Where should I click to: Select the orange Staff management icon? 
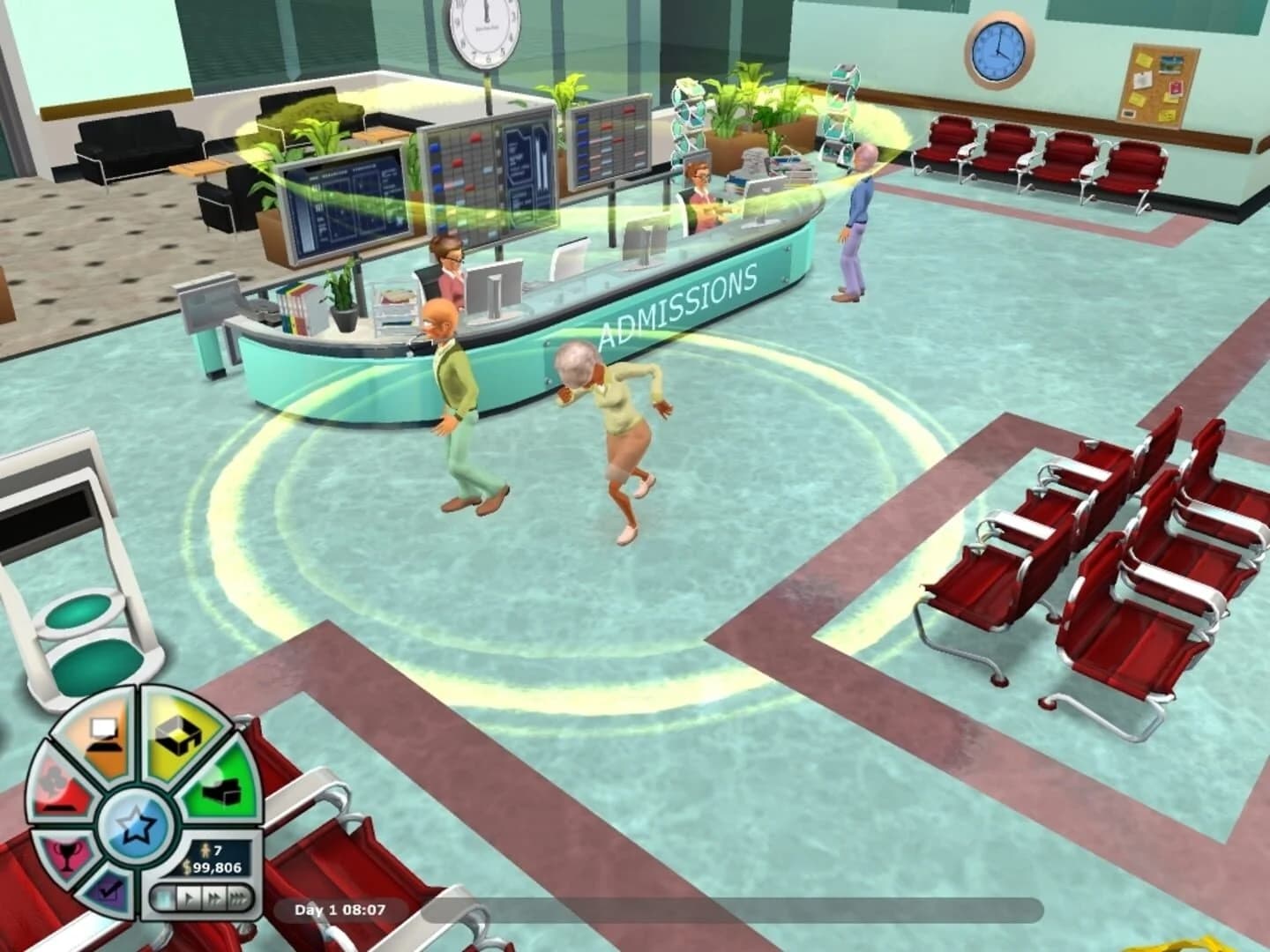102,735
